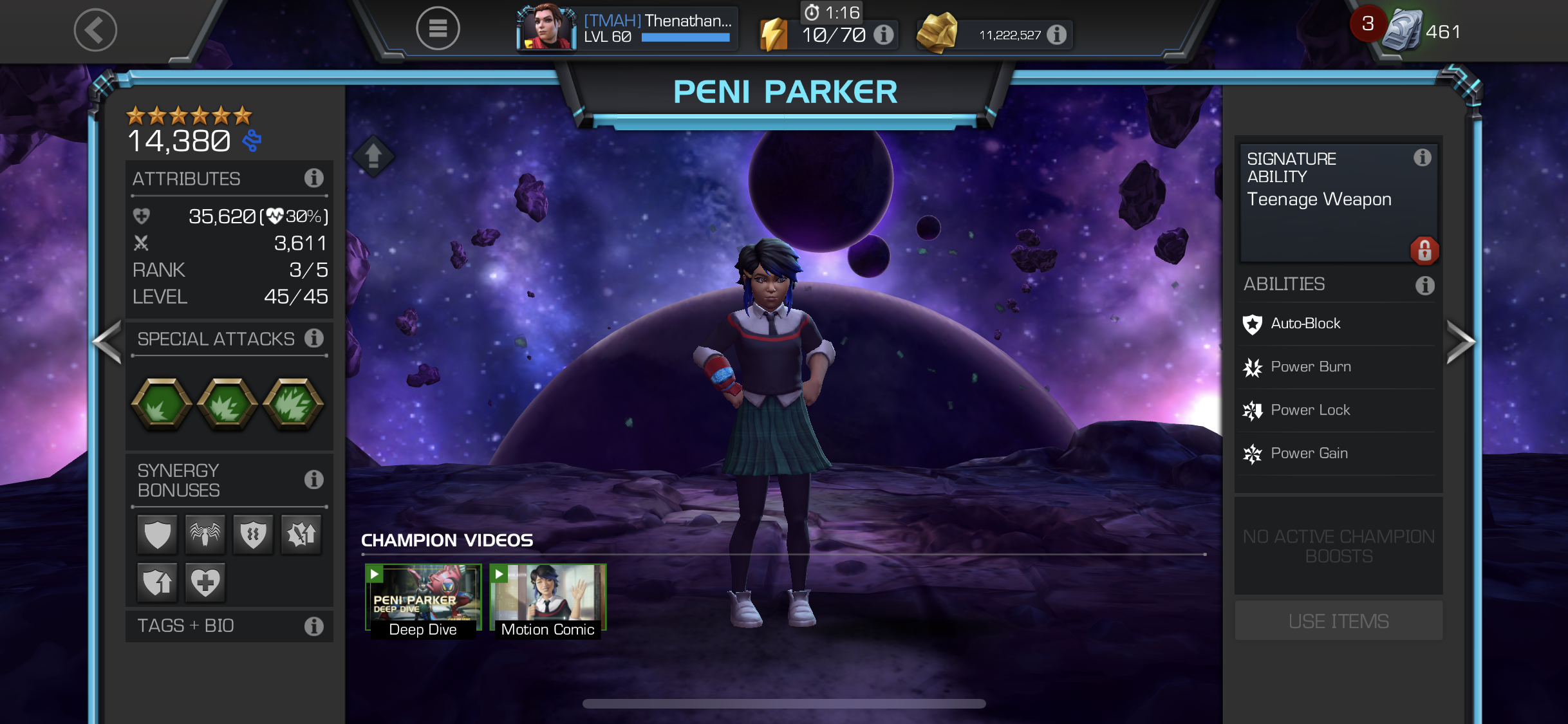The height and width of the screenshot is (724, 1568).
Task: Show gold info details
Action: coord(1056,35)
